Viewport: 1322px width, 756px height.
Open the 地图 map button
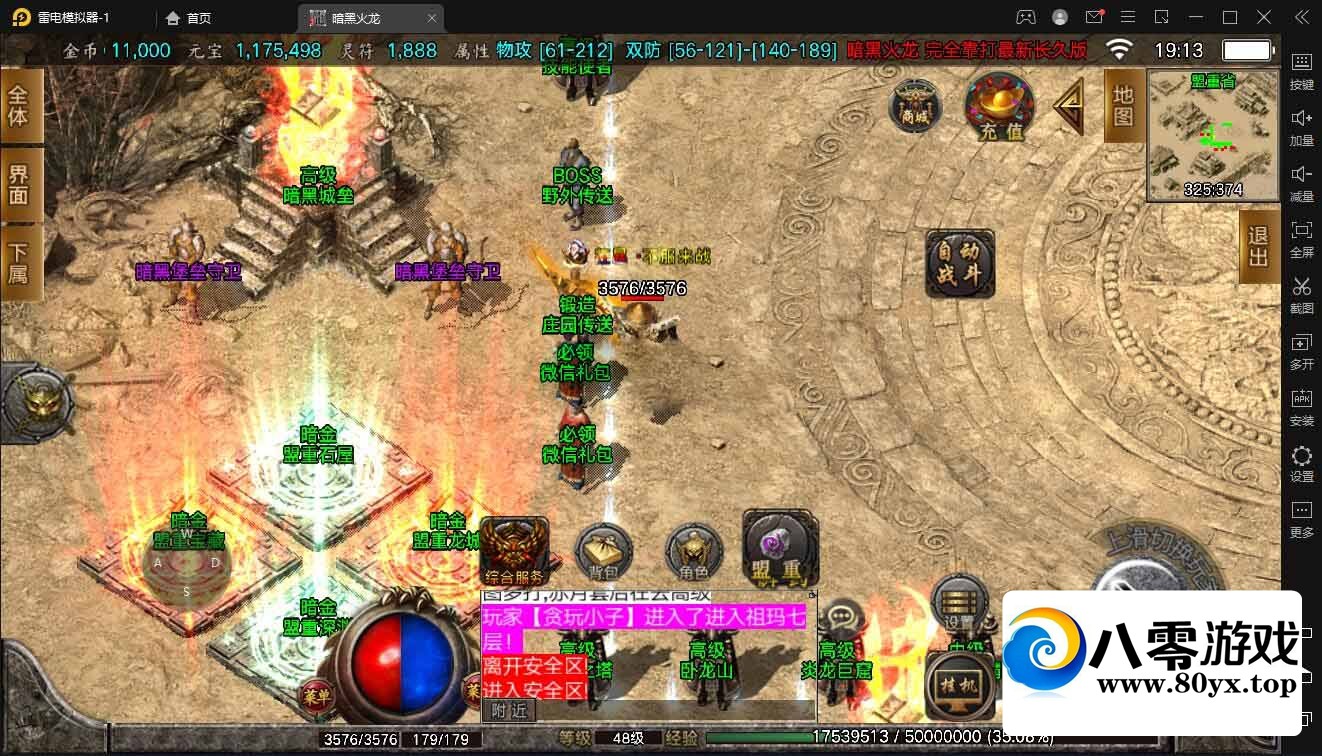pos(1123,106)
